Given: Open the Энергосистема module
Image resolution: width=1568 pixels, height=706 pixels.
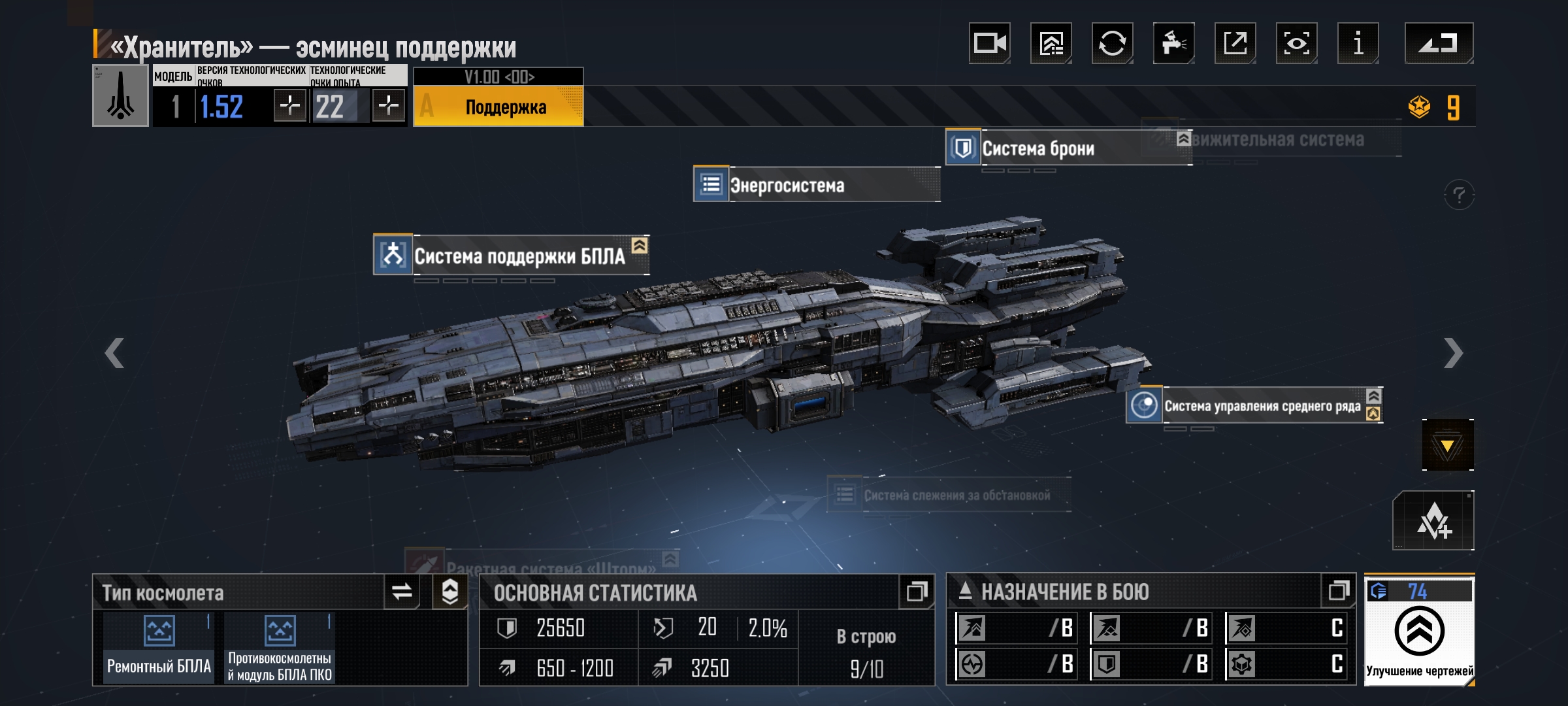Looking at the screenshot, I should pyautogui.click(x=787, y=186).
